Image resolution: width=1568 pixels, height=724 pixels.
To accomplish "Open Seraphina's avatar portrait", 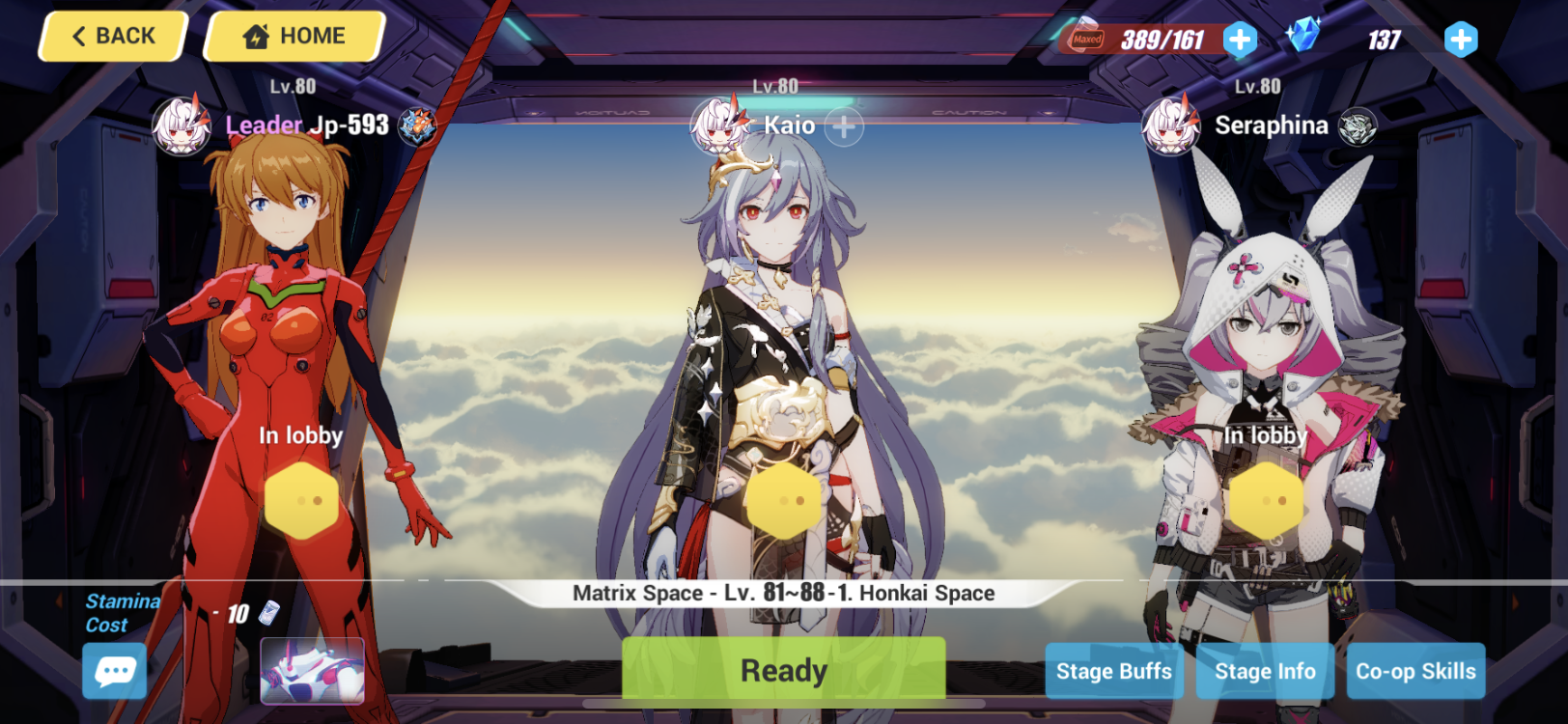I will coord(1170,125).
